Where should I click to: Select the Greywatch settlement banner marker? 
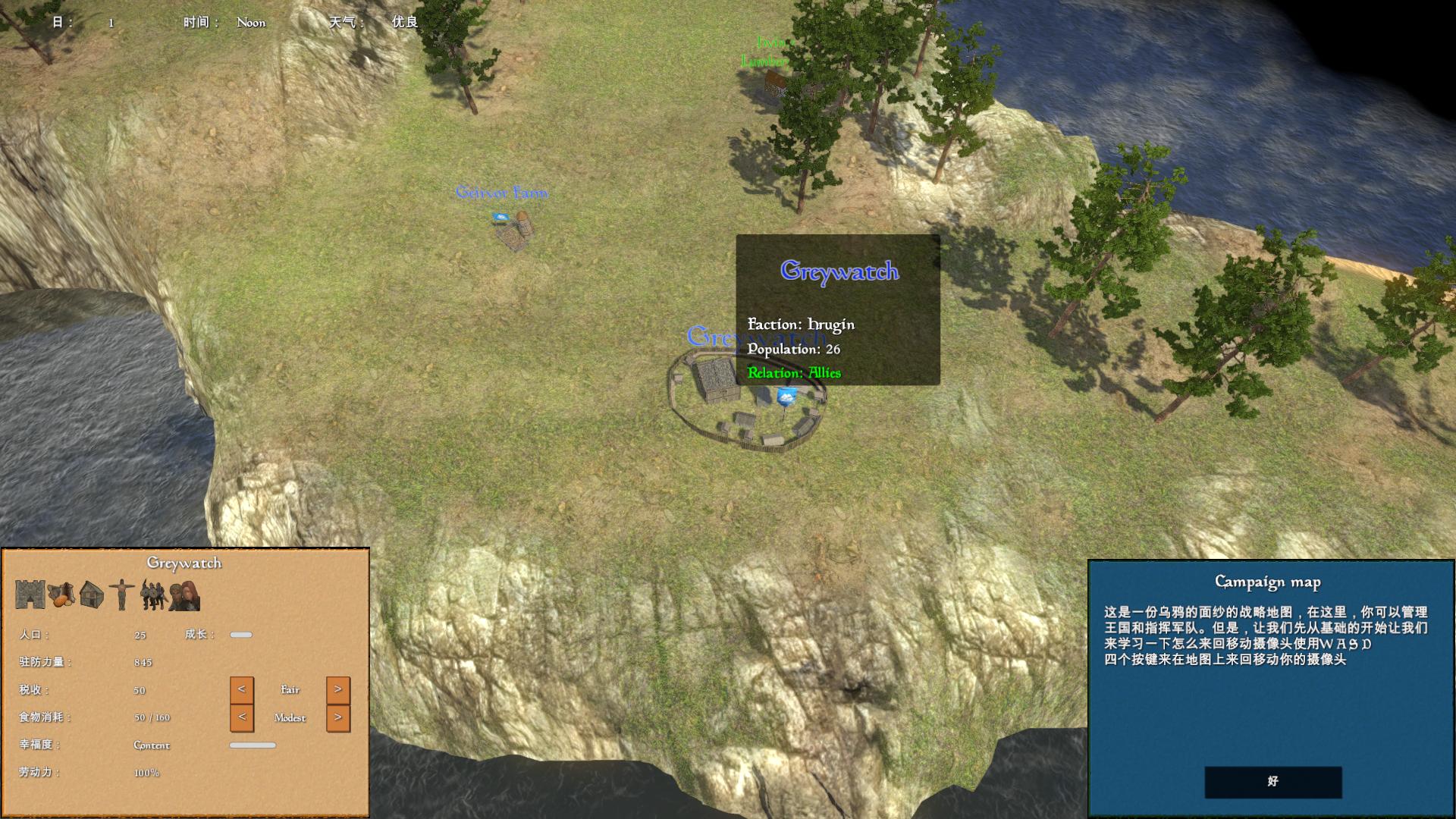coord(787,396)
